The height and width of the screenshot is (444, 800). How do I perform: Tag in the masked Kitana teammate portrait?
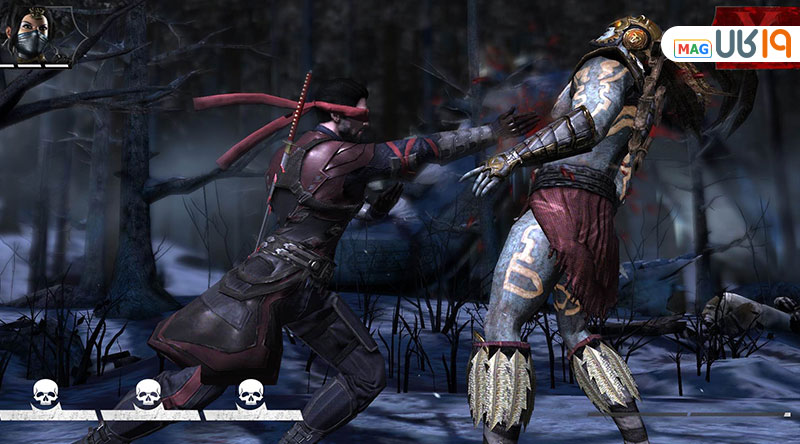(x=27, y=33)
